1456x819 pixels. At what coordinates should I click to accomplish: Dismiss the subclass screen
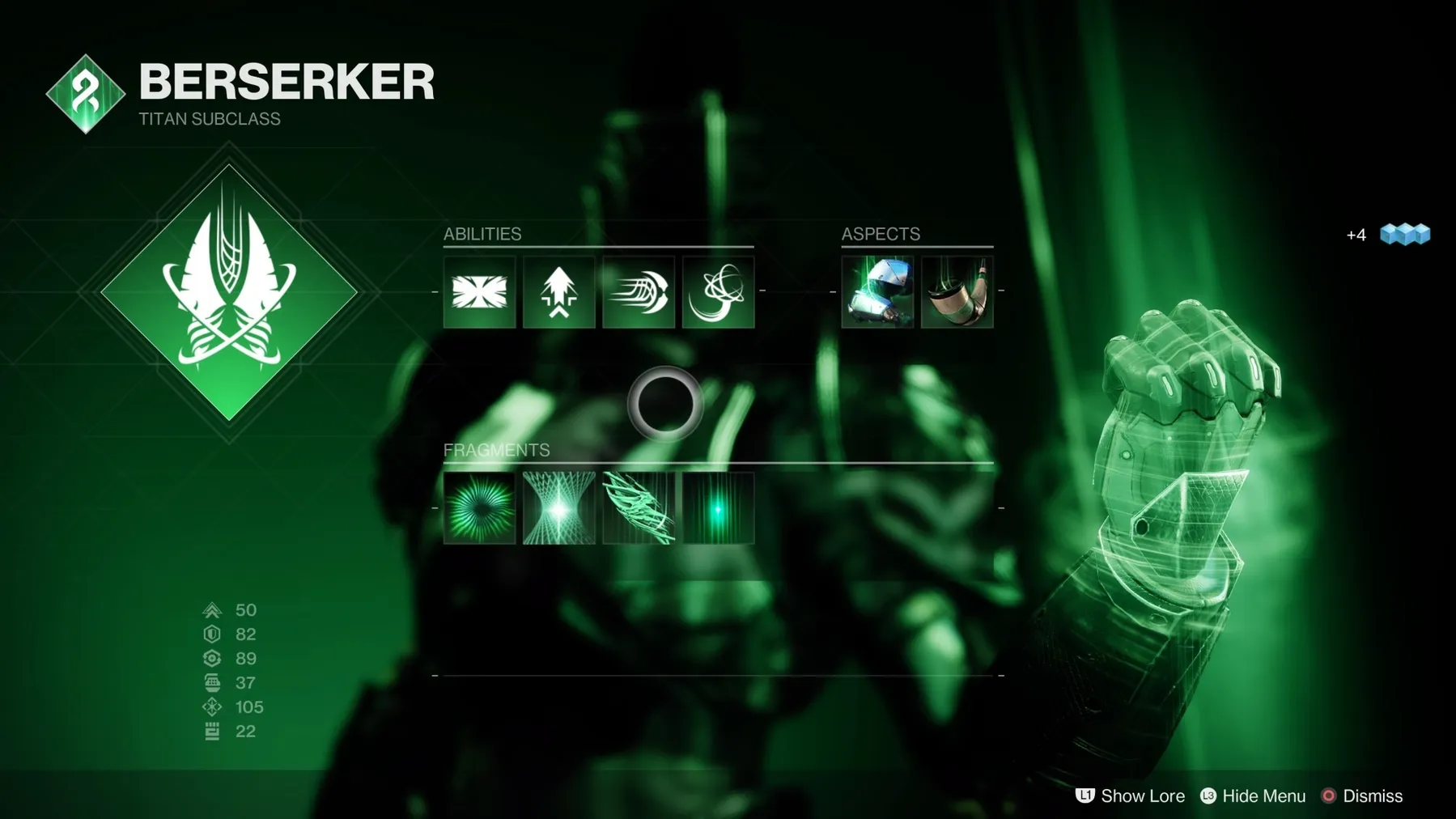pyautogui.click(x=1362, y=796)
